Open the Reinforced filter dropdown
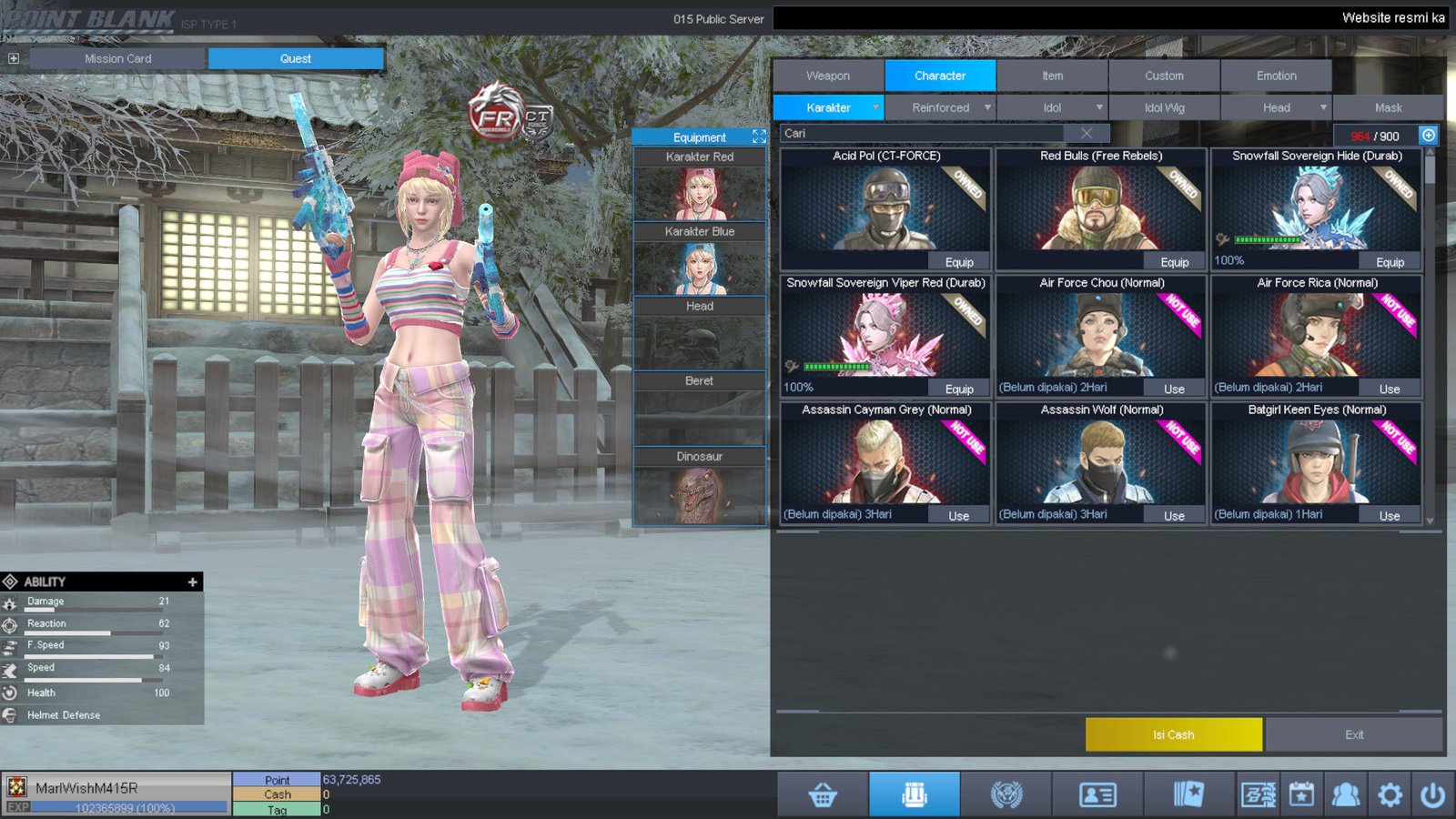The height and width of the screenshot is (819, 1456). click(941, 107)
